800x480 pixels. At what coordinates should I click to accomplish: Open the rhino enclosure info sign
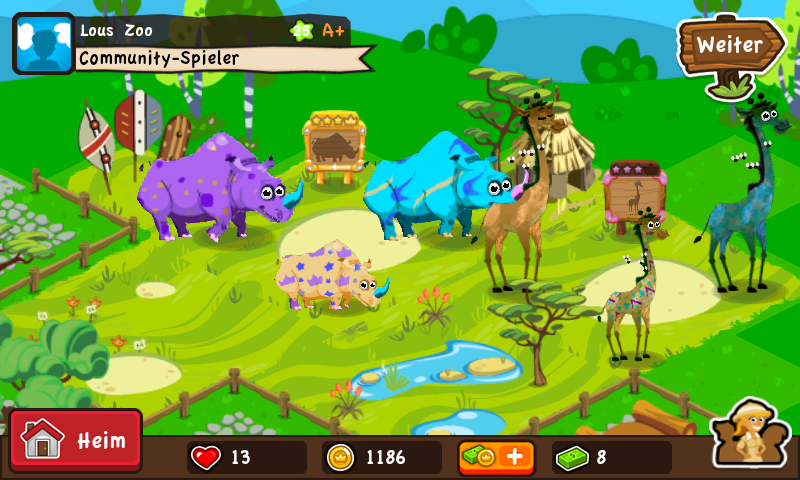coord(336,146)
